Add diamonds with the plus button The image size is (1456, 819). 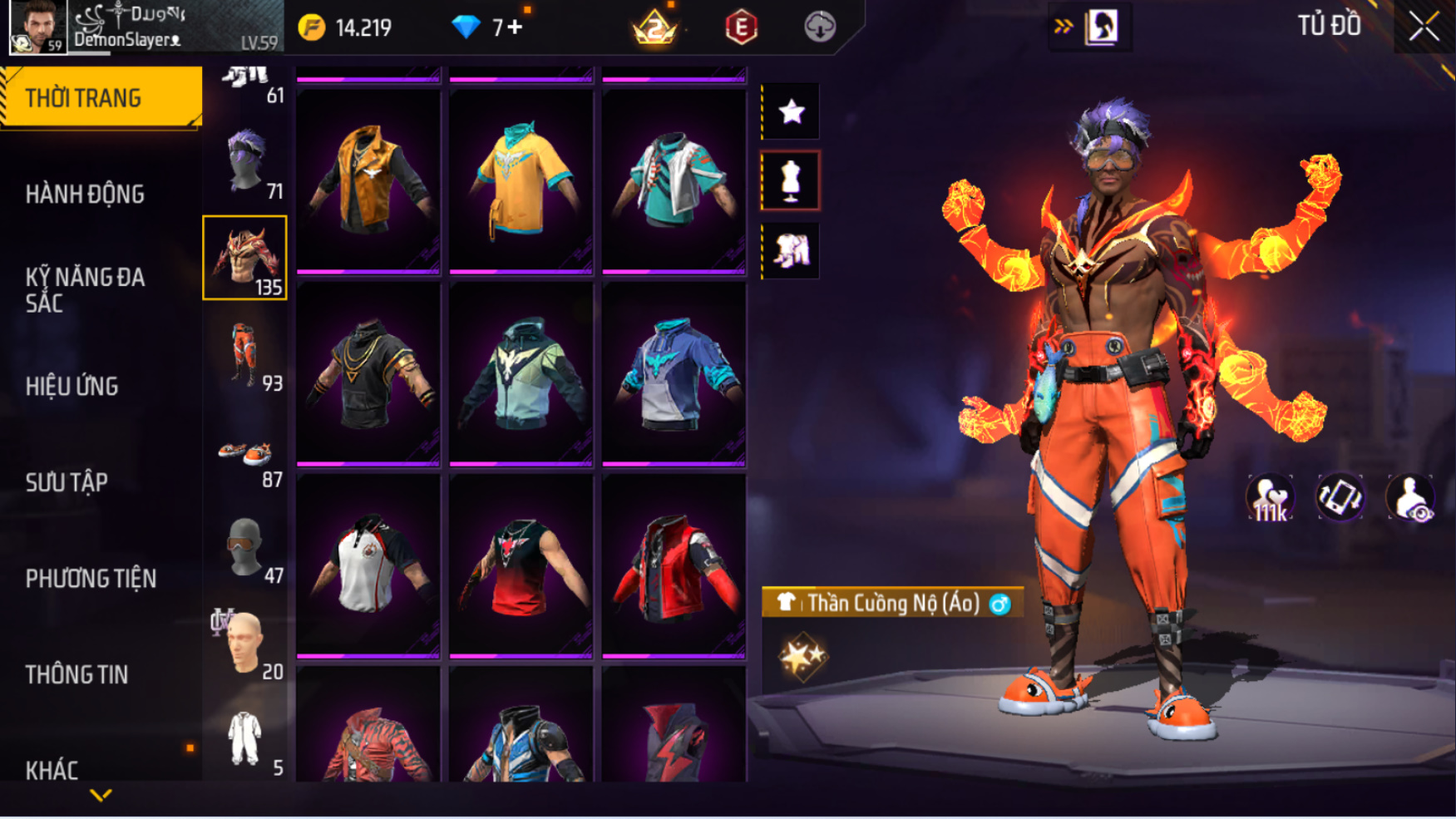[515, 27]
